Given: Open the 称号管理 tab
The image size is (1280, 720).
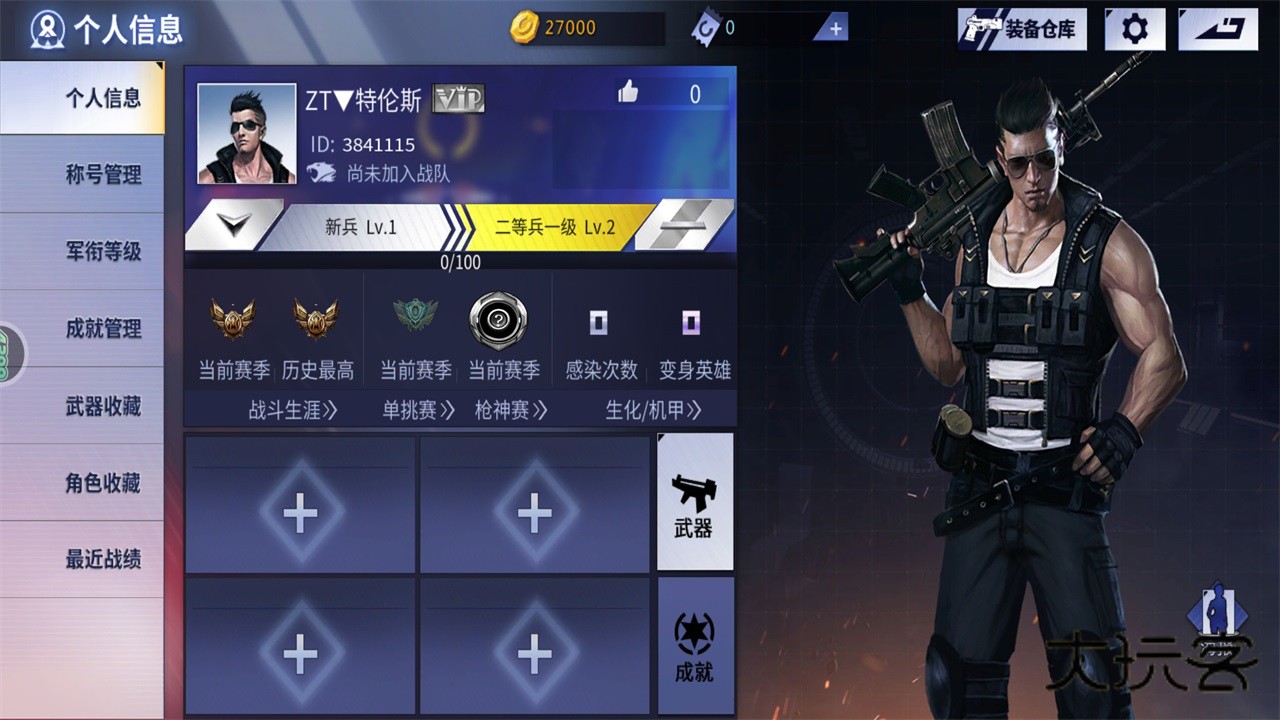Looking at the screenshot, I should 103,175.
